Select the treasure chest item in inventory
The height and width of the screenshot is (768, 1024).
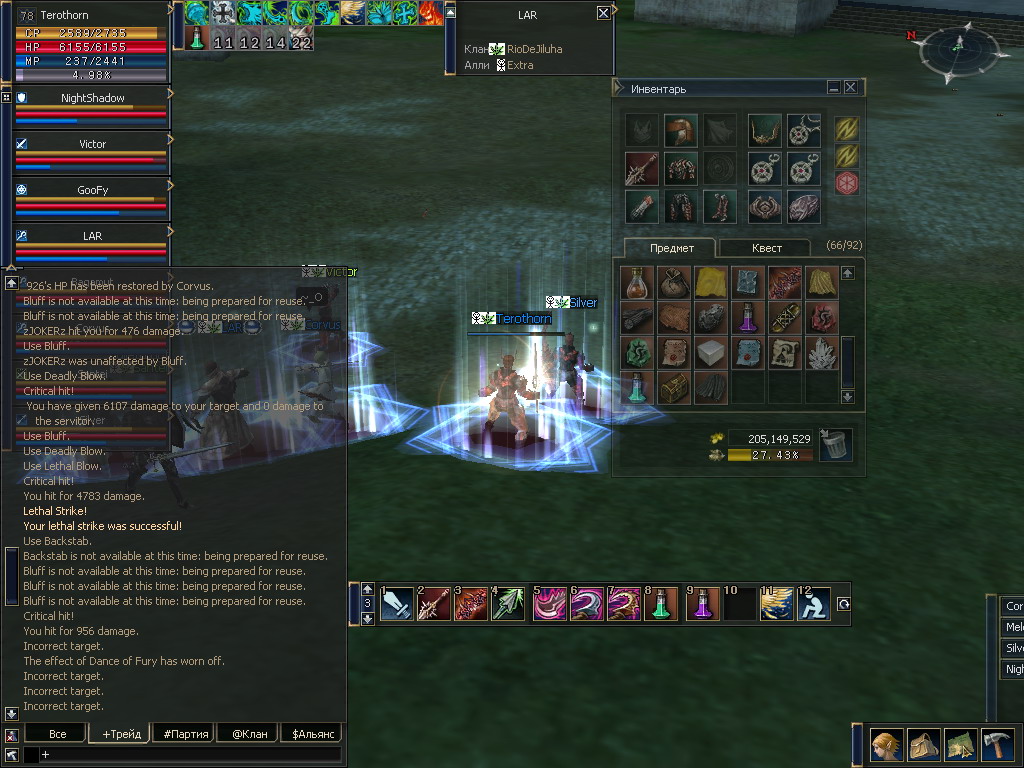pyautogui.click(x=674, y=386)
